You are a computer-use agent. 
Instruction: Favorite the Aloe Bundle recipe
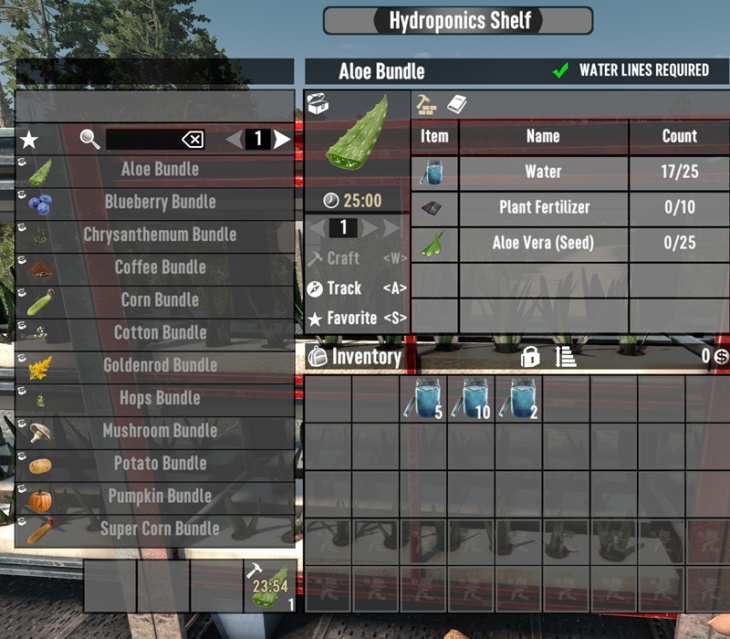tap(342, 318)
